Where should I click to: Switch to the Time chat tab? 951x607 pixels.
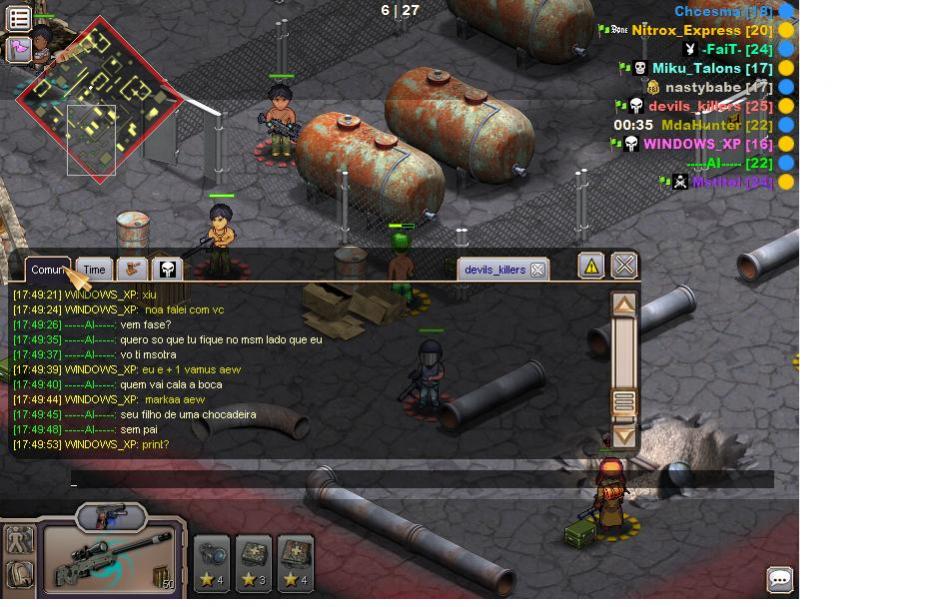(x=94, y=270)
